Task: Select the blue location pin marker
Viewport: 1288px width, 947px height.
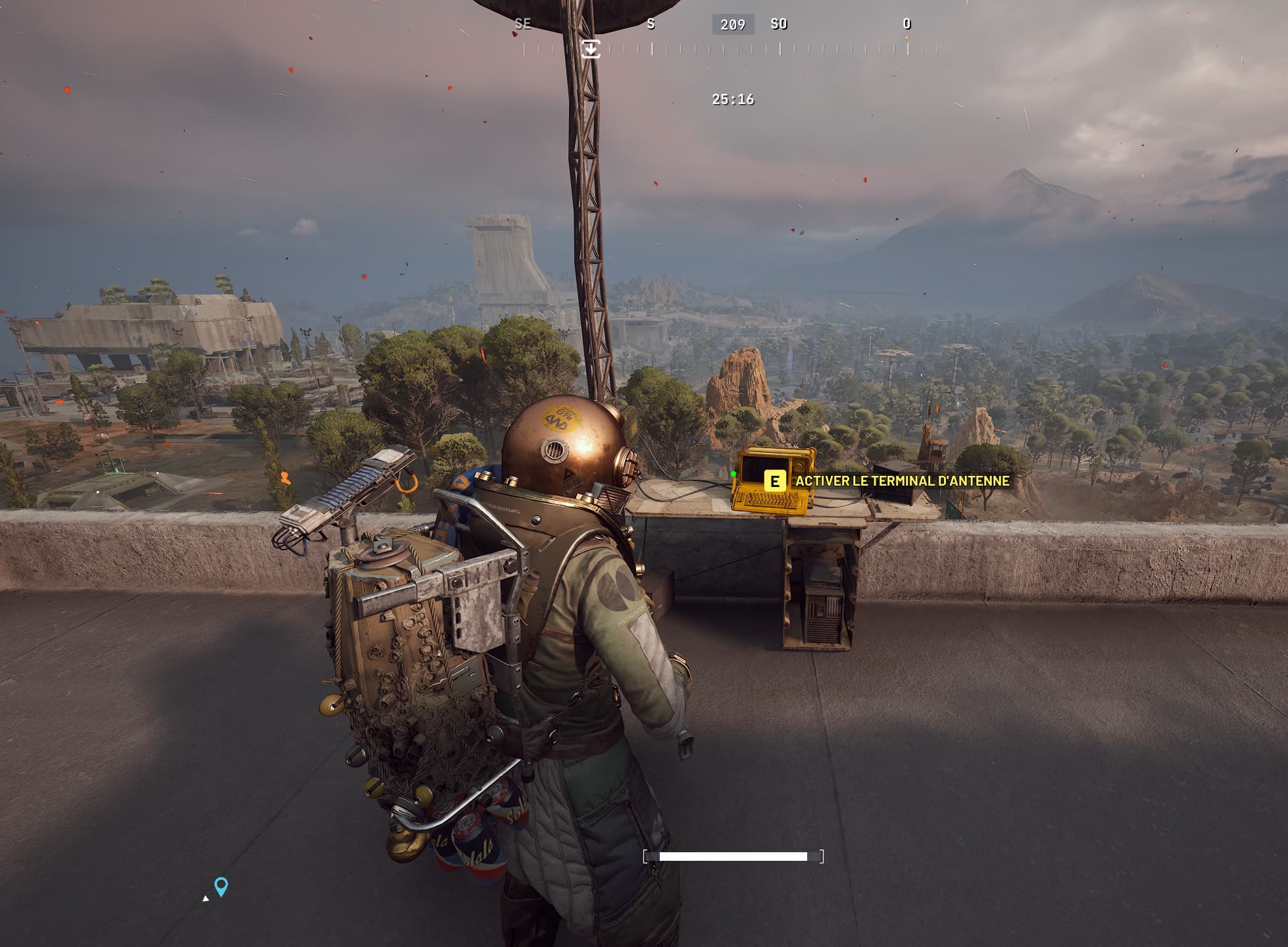Action: tap(222, 886)
